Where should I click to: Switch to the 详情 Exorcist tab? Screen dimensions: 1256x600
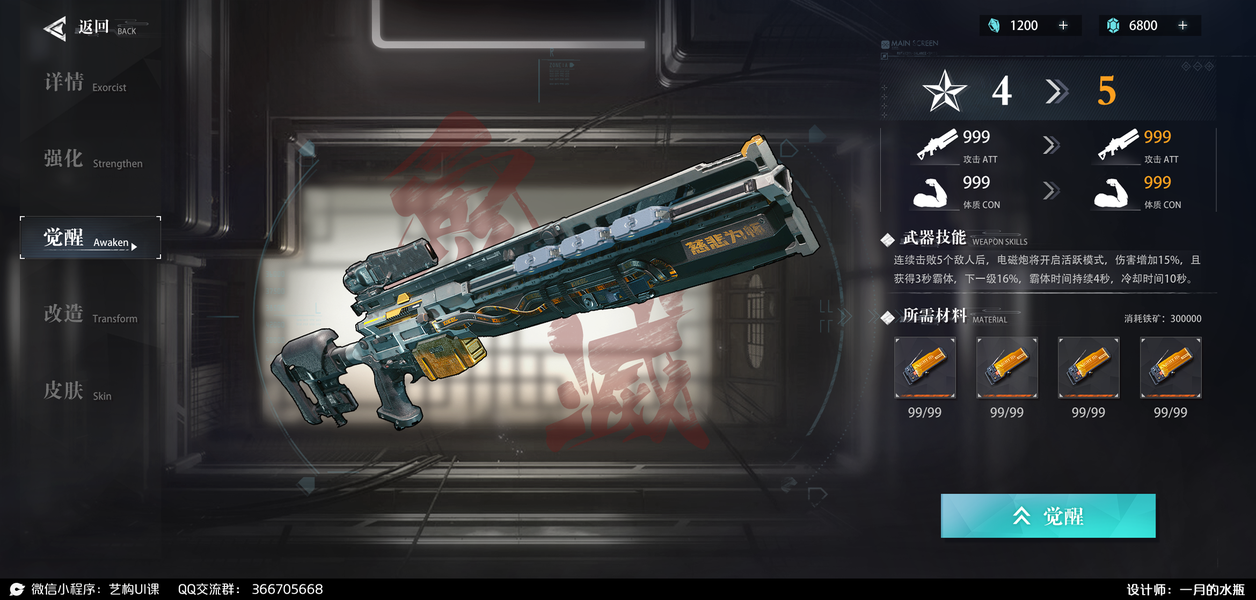(85, 83)
